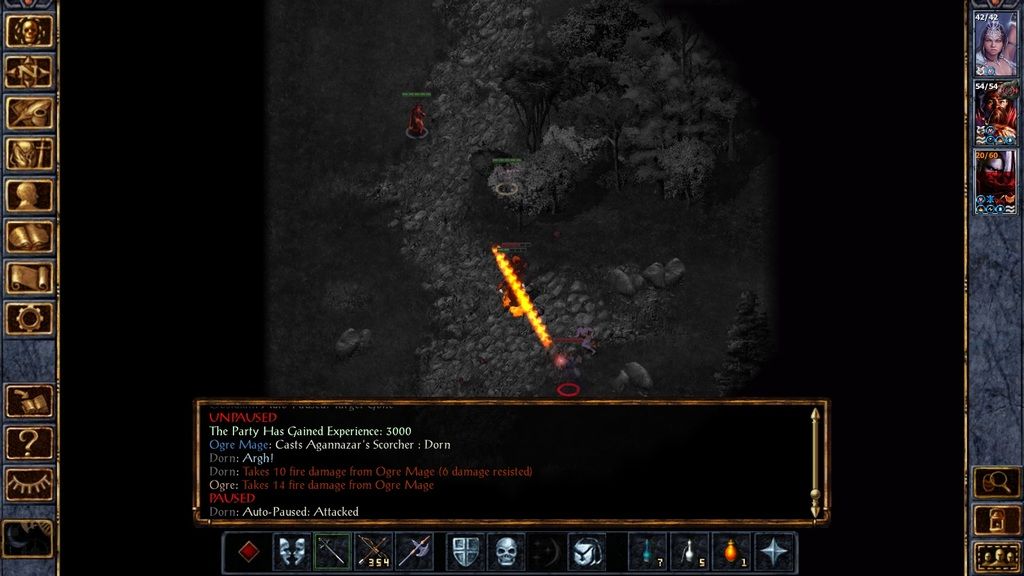Click the question mark help button

pos(29,442)
